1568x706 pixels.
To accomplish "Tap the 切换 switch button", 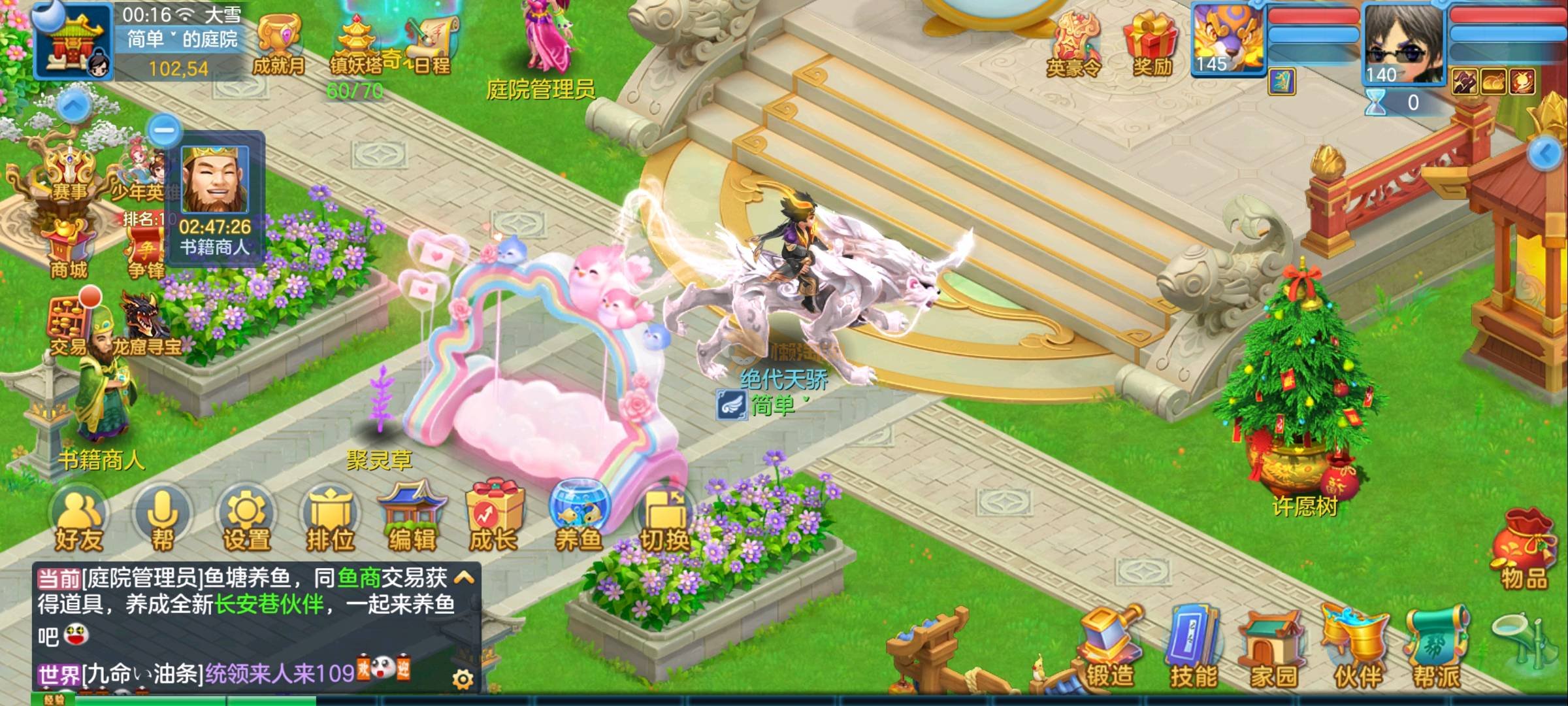I will click(664, 521).
